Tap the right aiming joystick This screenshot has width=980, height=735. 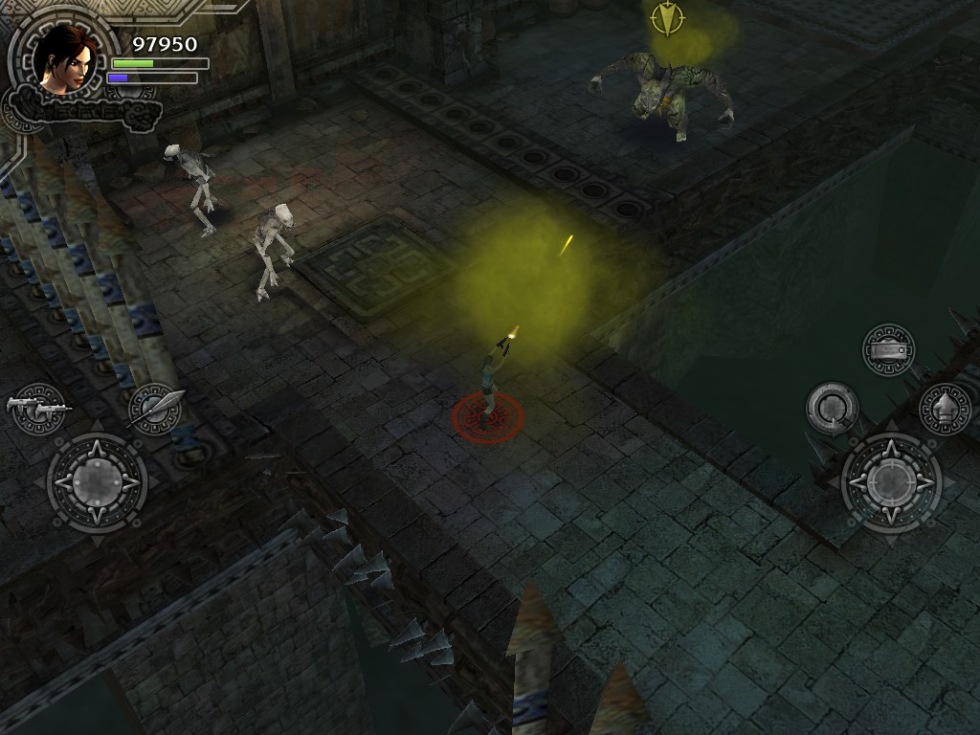(891, 483)
